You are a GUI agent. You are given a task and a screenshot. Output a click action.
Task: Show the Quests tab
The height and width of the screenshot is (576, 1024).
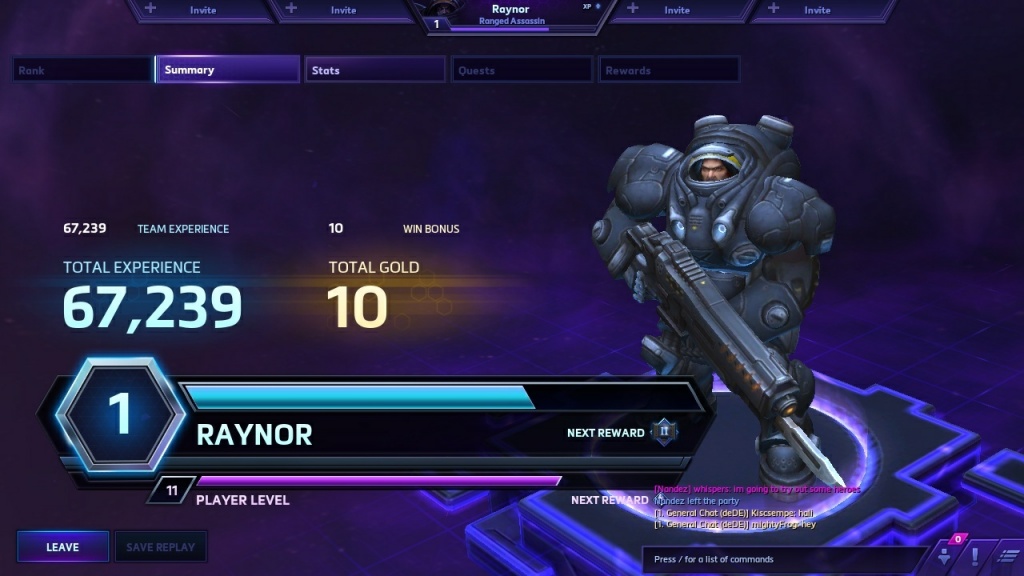(522, 70)
